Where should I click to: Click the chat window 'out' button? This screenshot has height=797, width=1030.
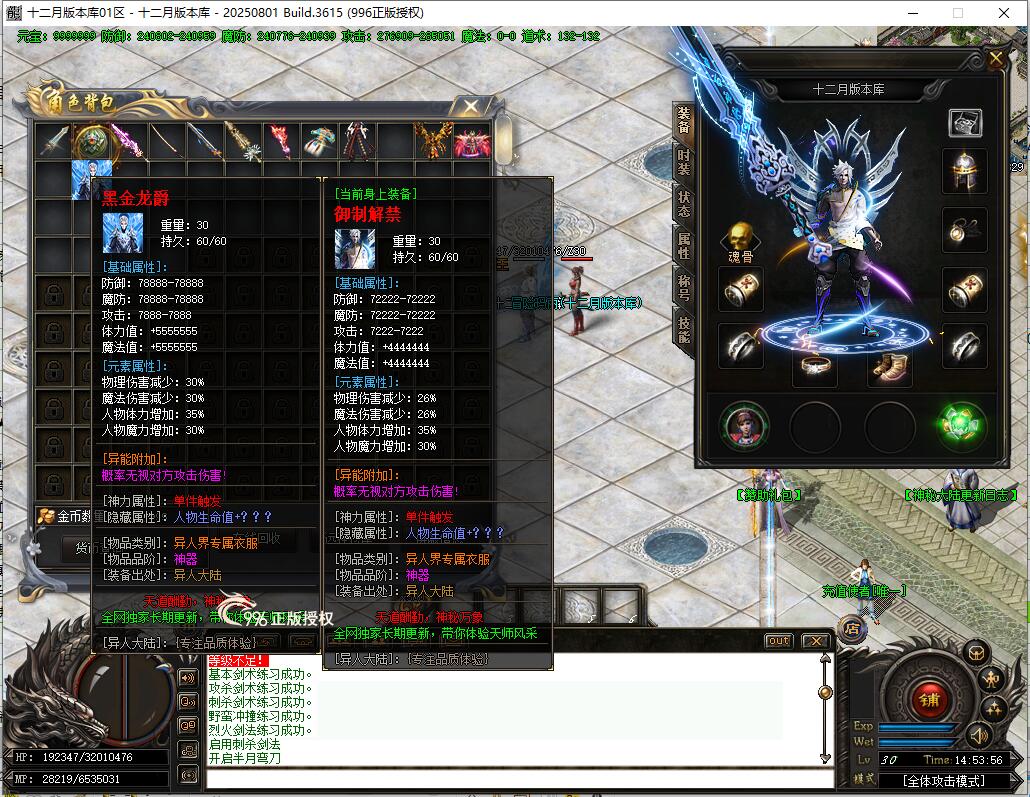(x=778, y=641)
